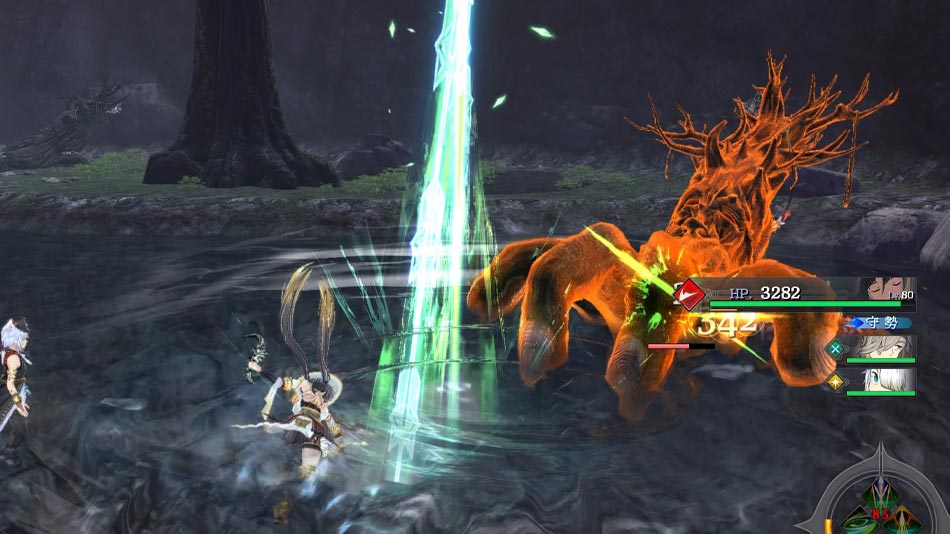Click the gold star icon beside white-haired ally
The image size is (950, 534).
tap(835, 381)
